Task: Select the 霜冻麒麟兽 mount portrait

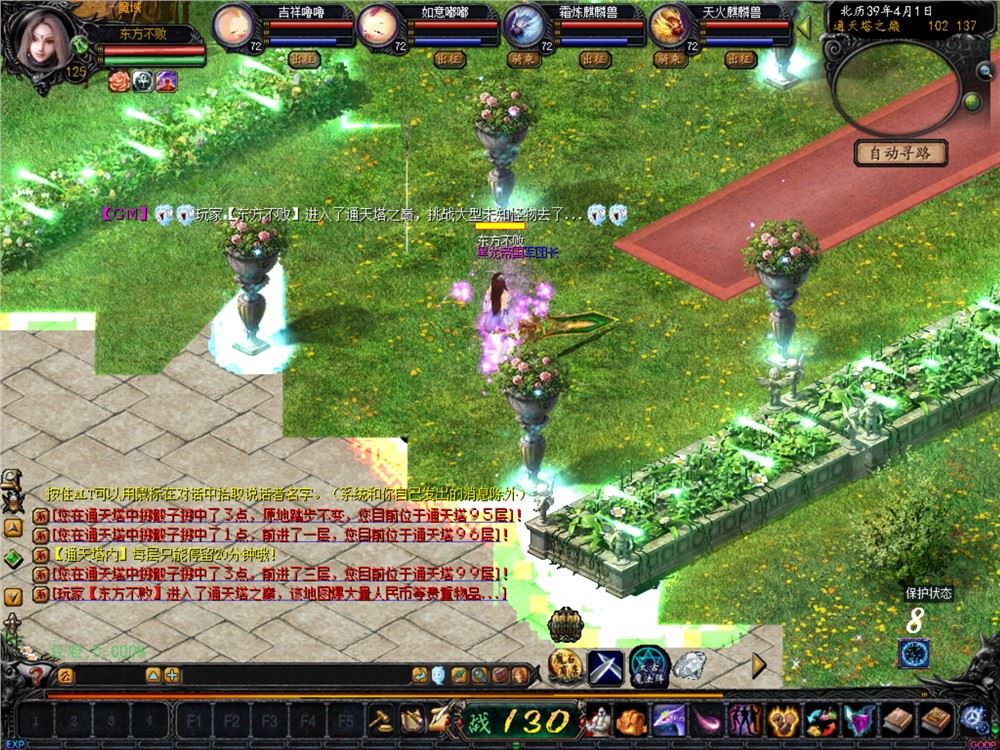Action: pos(524,24)
